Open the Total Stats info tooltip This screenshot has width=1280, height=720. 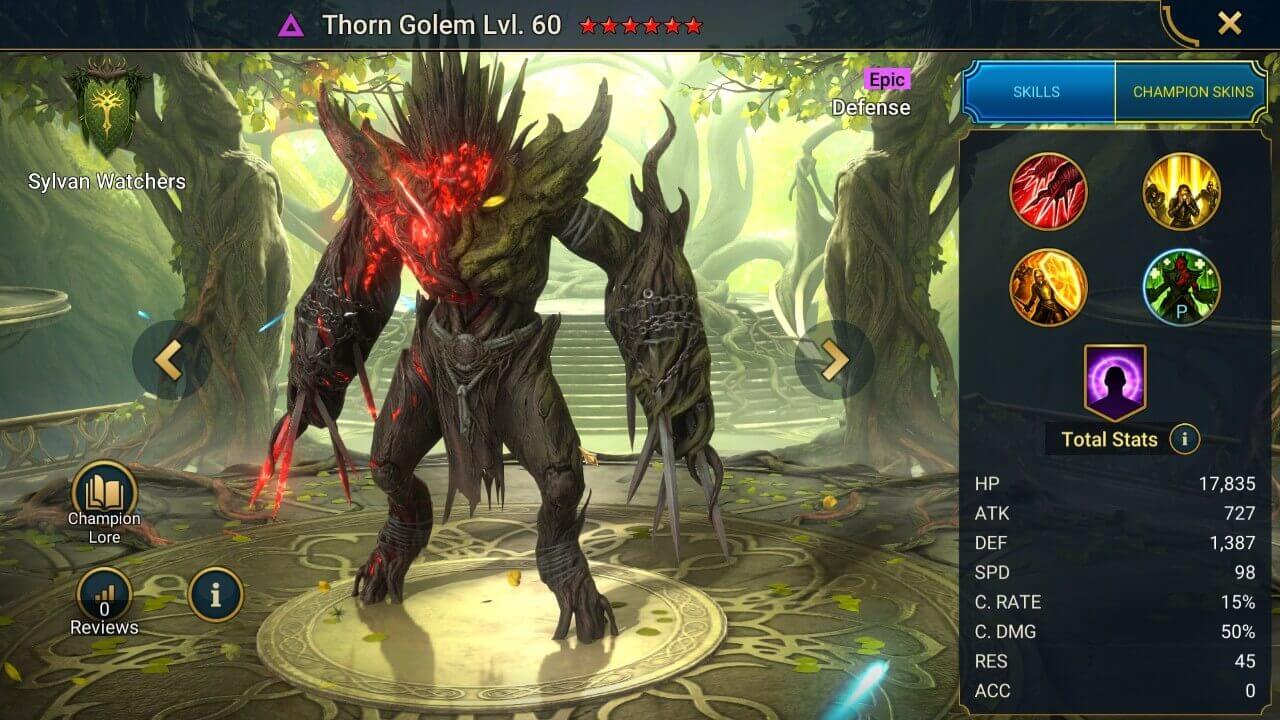click(1185, 440)
